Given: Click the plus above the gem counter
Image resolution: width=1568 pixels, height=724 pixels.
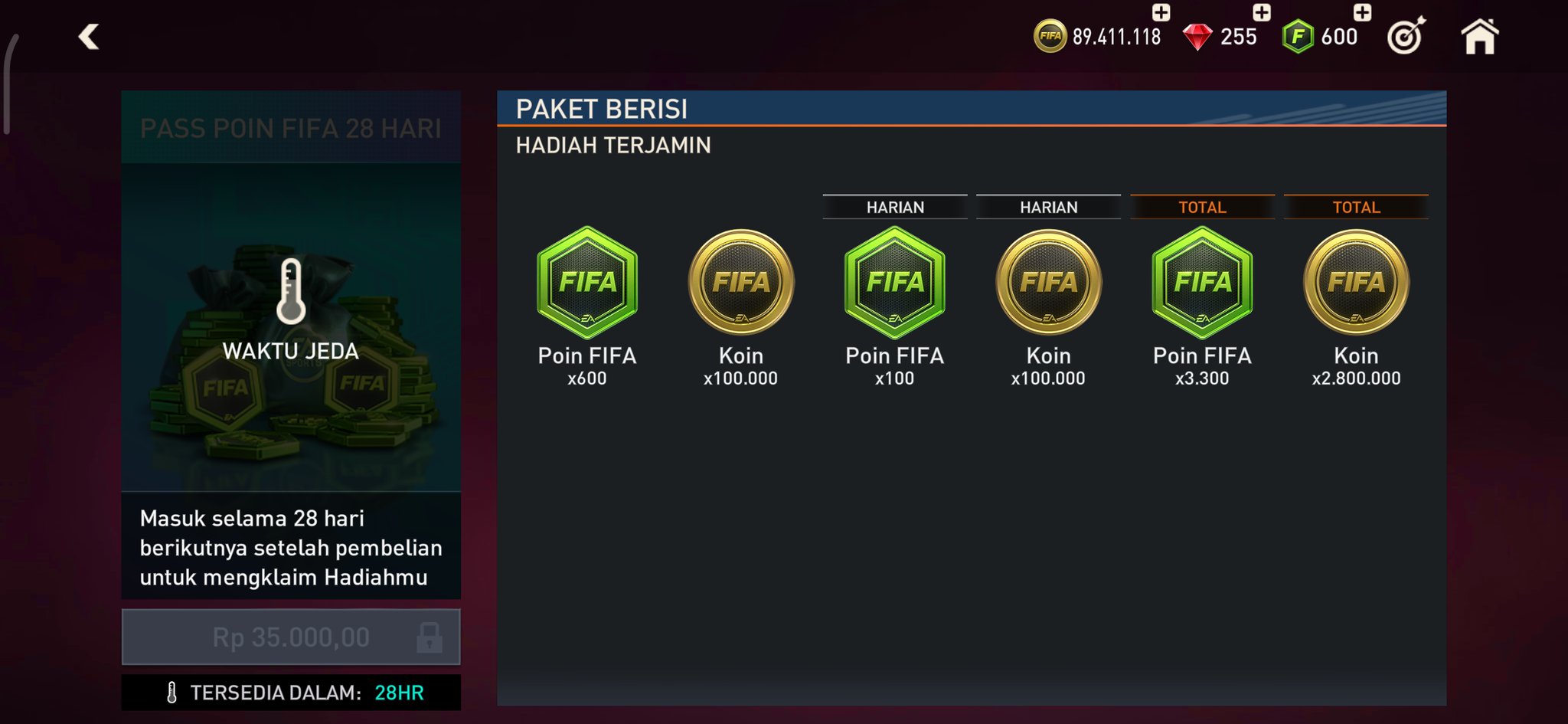Looking at the screenshot, I should (x=1262, y=12).
